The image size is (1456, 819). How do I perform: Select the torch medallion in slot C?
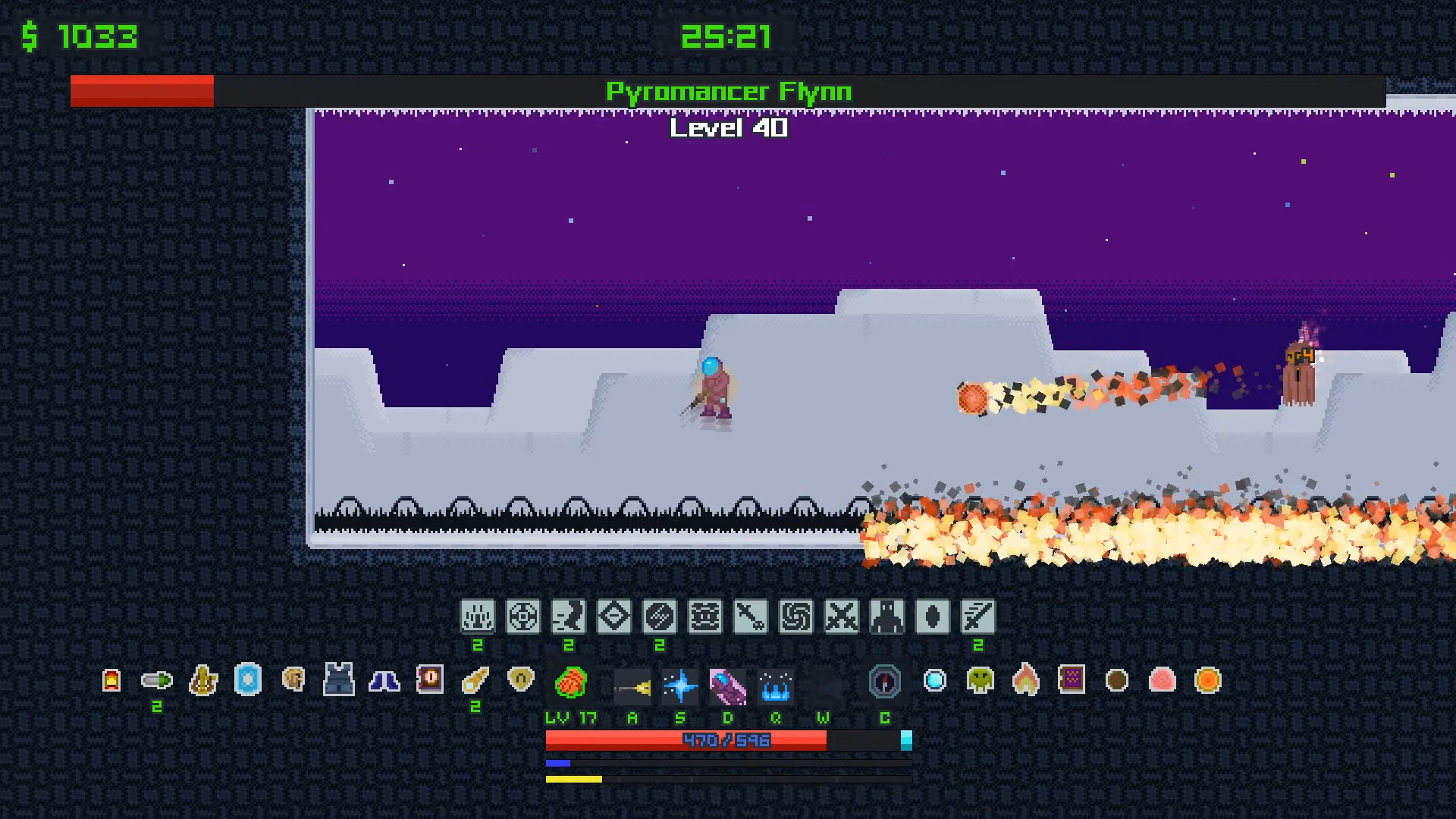(x=883, y=682)
